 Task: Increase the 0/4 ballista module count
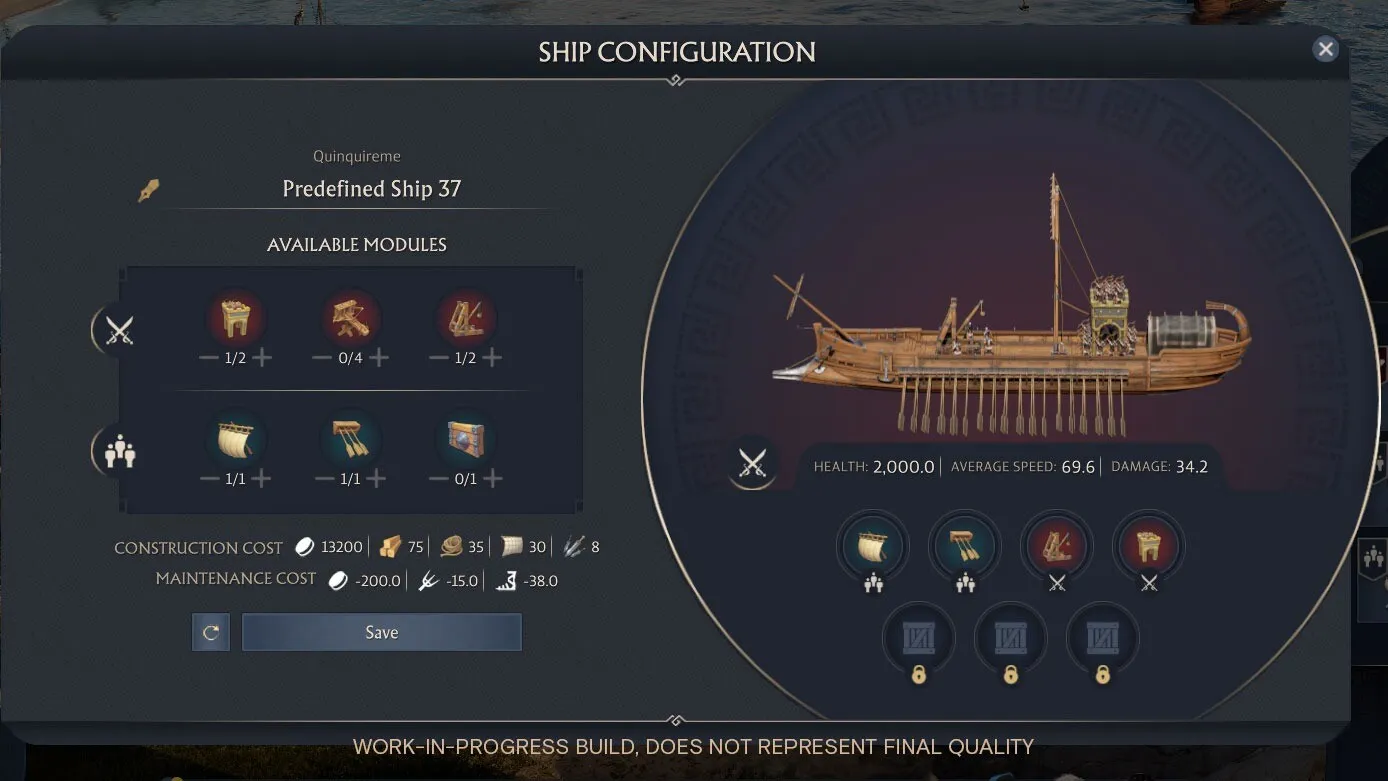coord(378,358)
